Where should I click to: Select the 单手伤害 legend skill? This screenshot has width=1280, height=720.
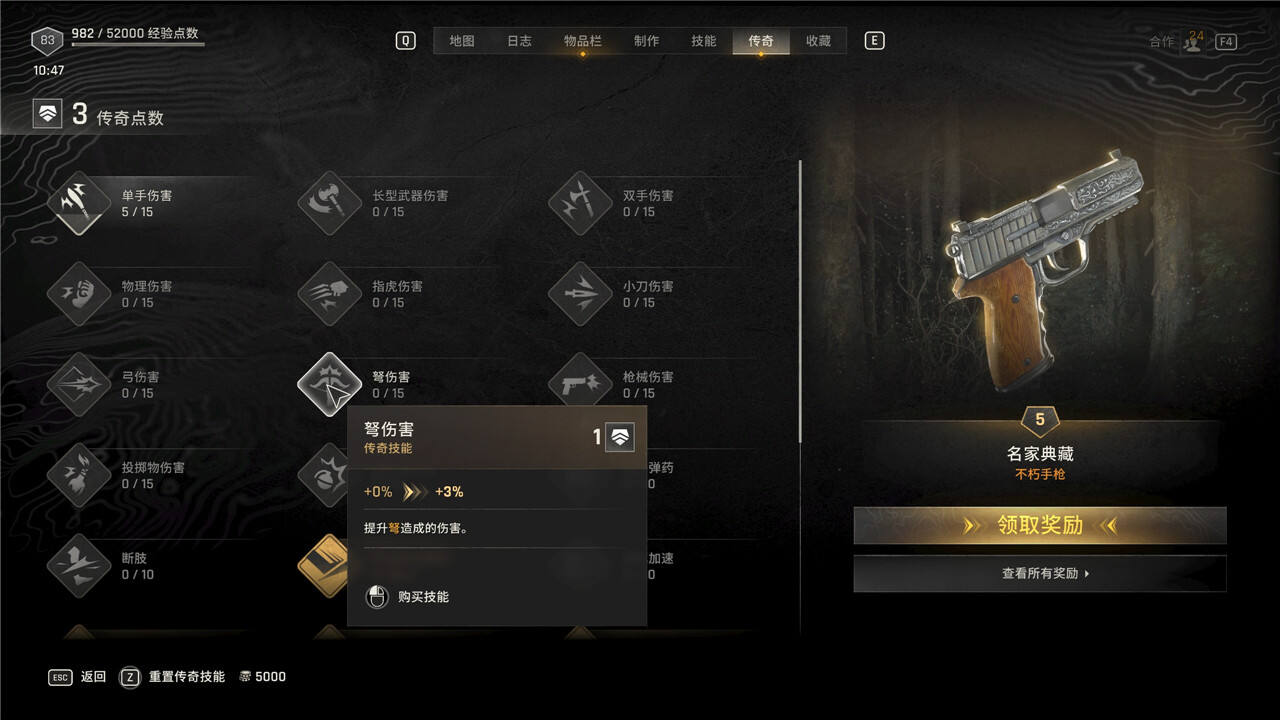point(79,203)
